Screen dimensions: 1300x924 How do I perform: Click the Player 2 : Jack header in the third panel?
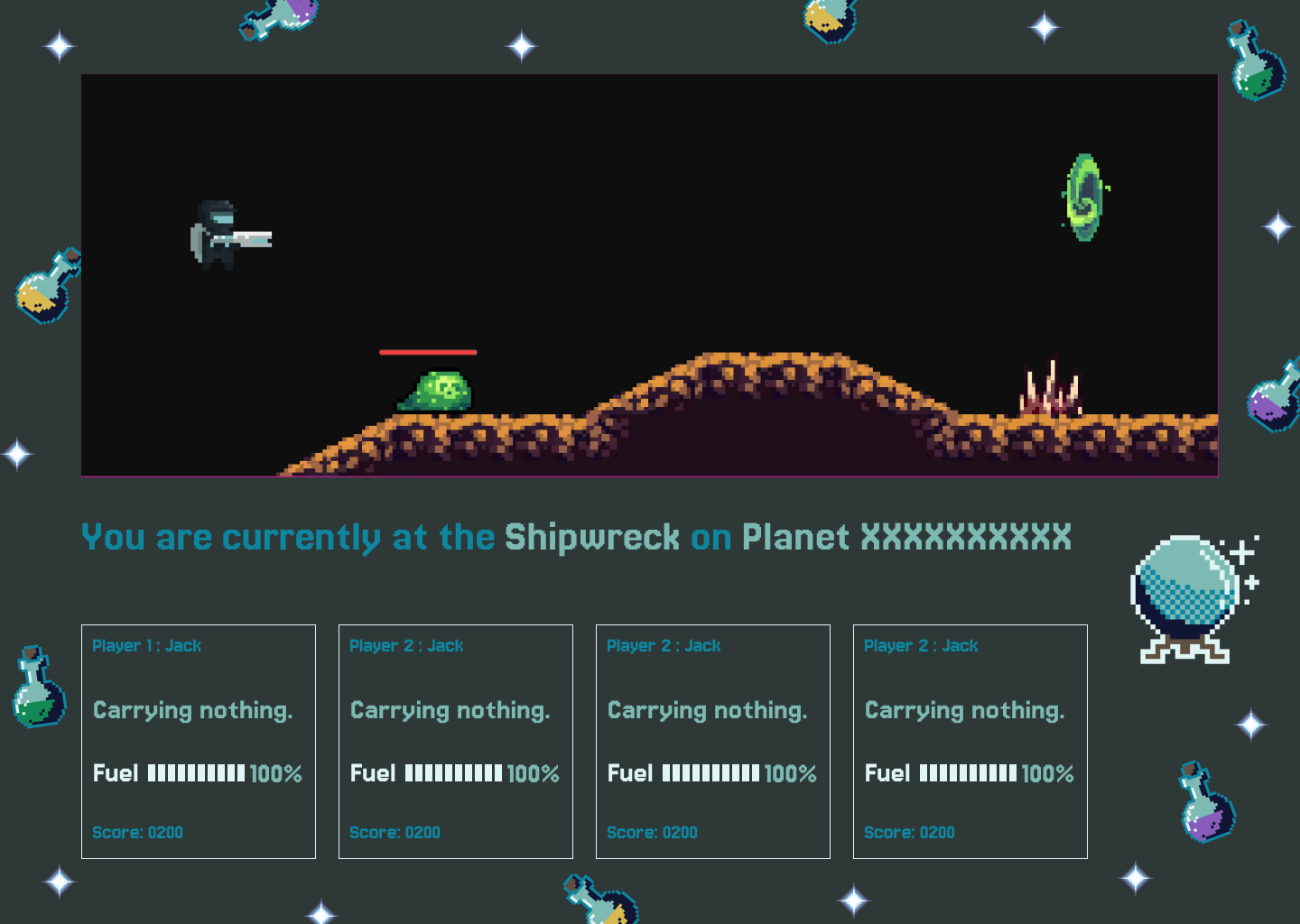664,645
